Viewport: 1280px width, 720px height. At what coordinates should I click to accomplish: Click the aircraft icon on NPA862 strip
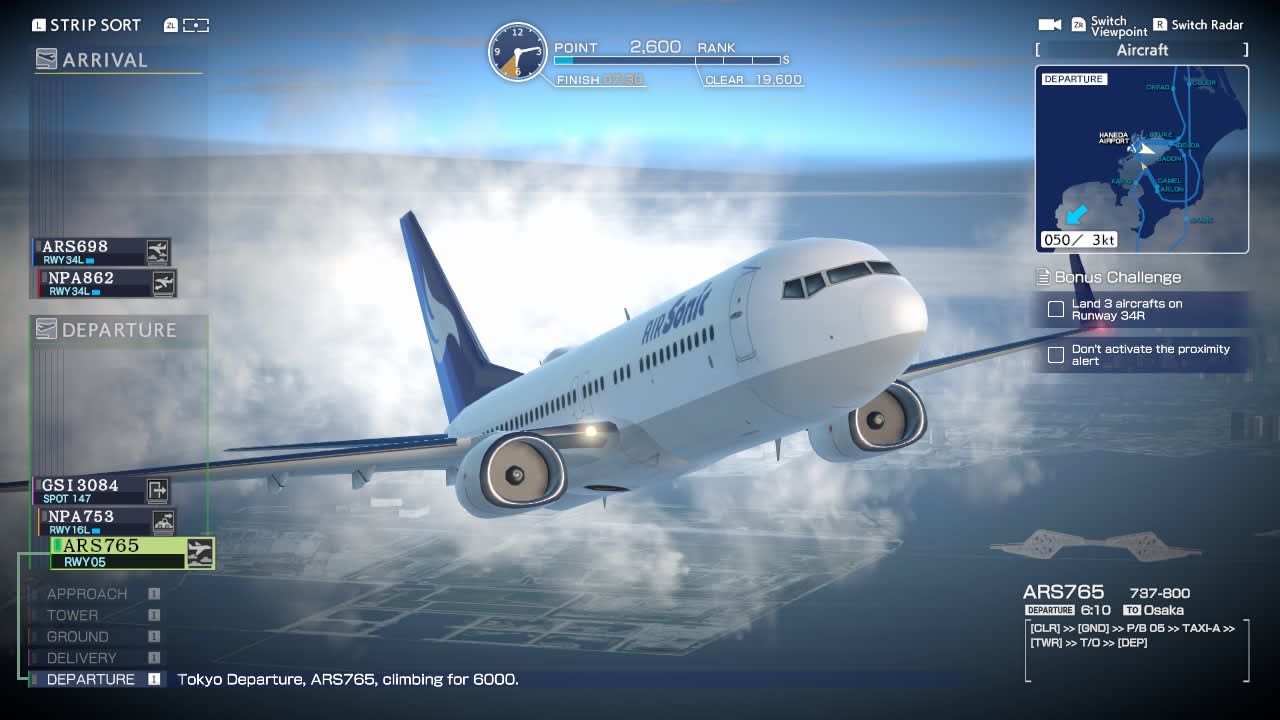[x=166, y=283]
